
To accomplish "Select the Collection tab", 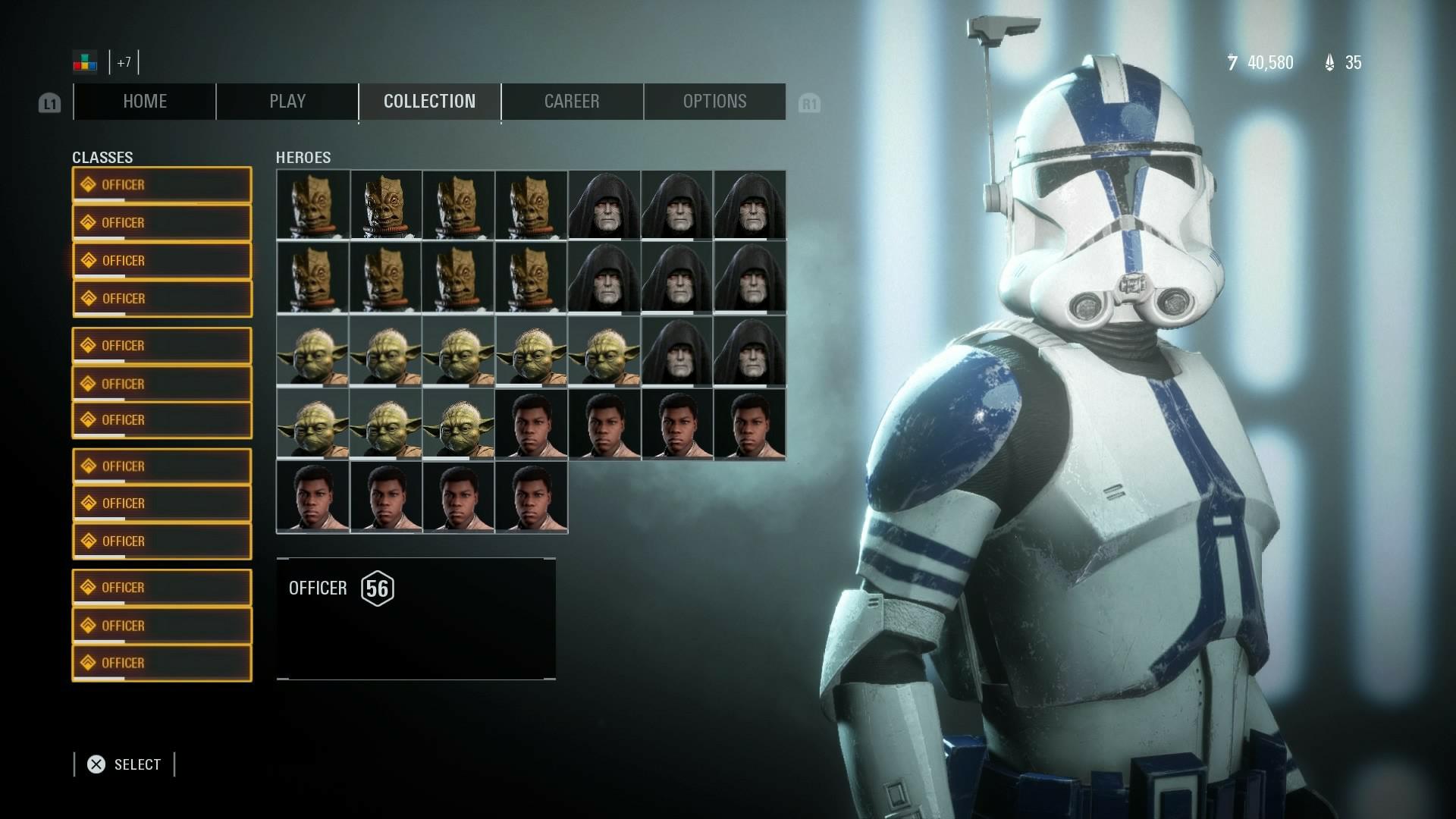I will 429,102.
